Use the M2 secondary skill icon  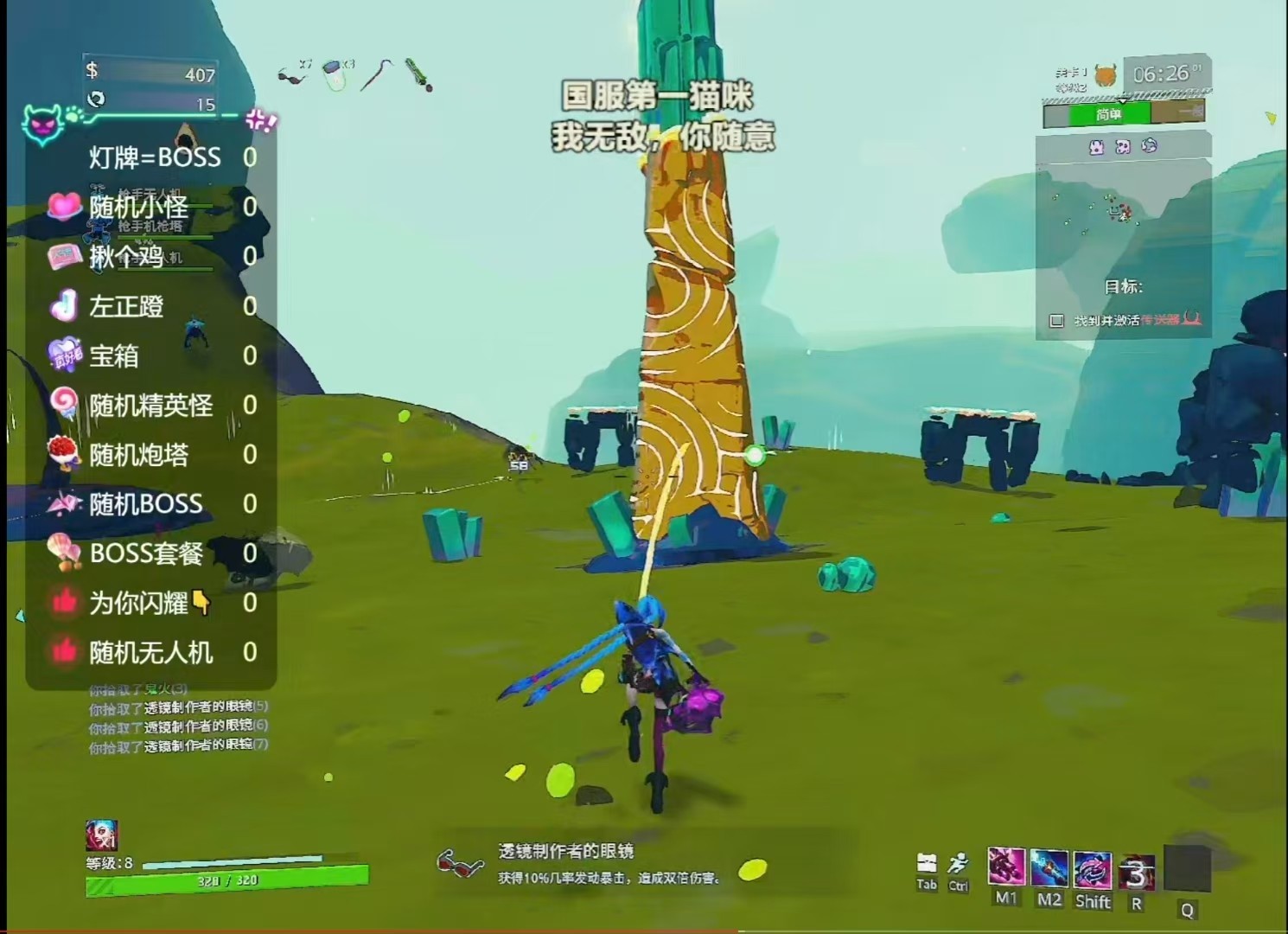tap(1049, 867)
